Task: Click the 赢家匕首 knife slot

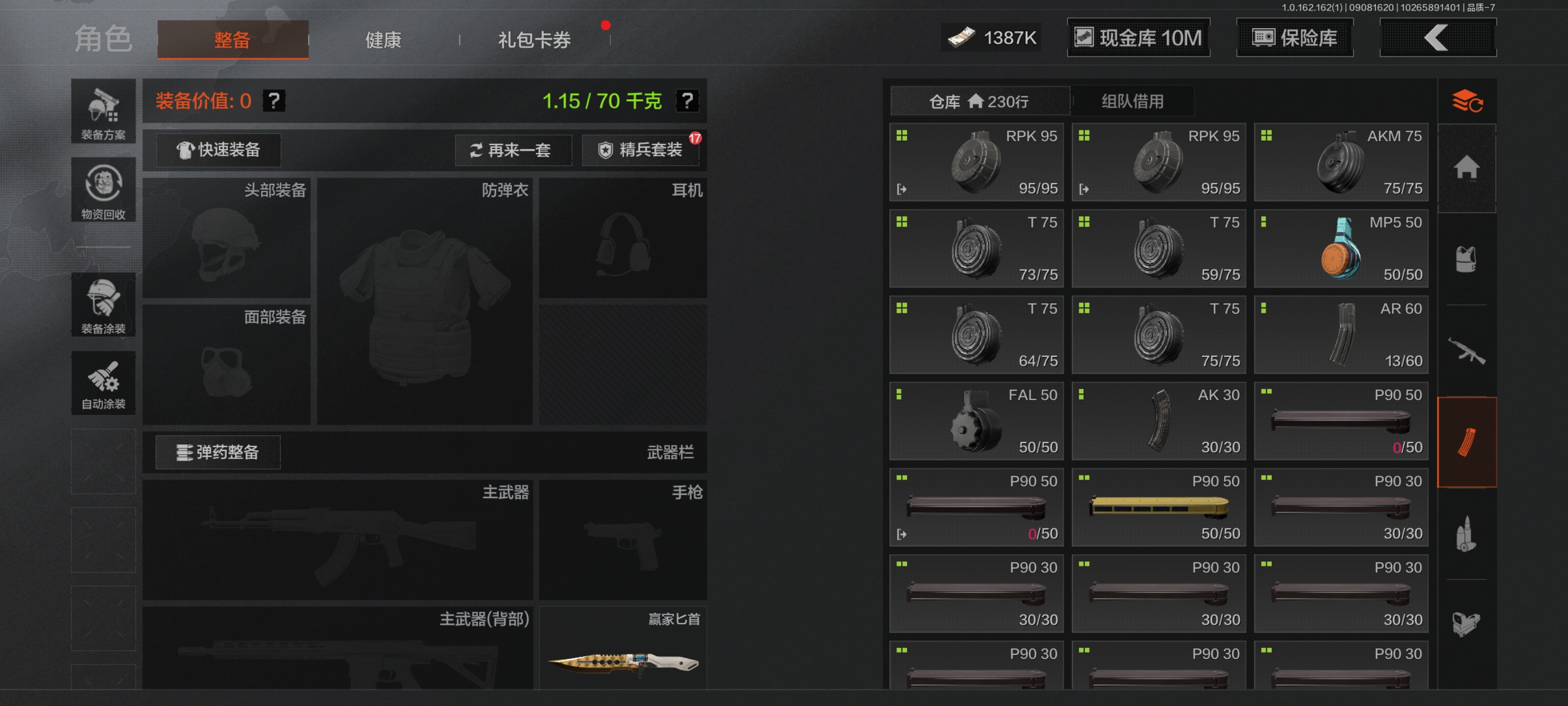Action: click(x=623, y=649)
